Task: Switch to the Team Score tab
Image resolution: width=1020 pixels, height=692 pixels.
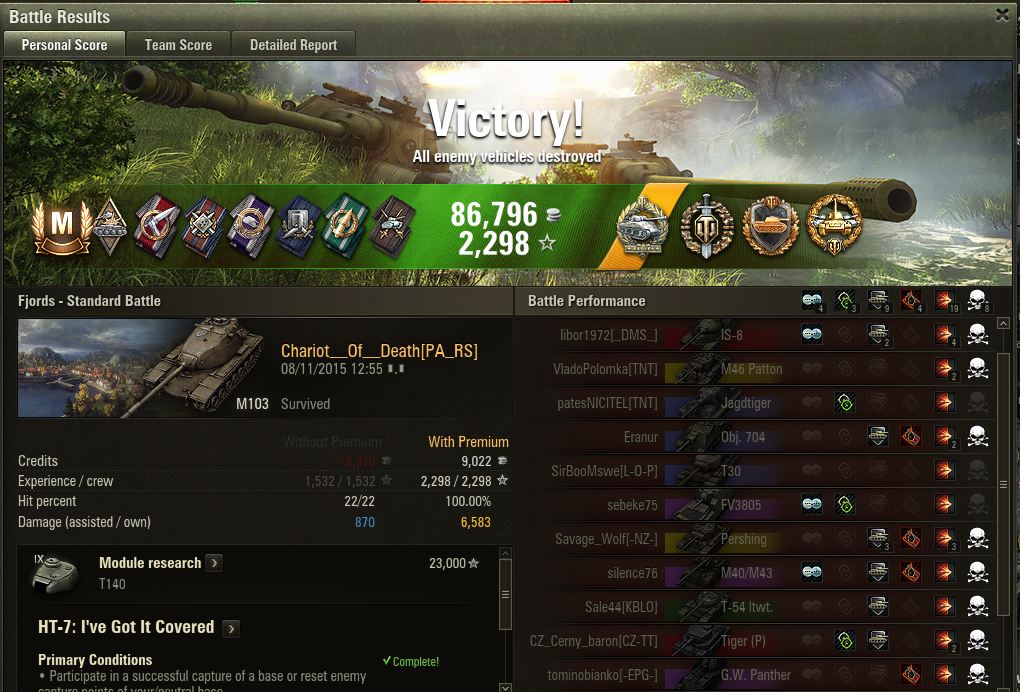Action: coord(178,45)
